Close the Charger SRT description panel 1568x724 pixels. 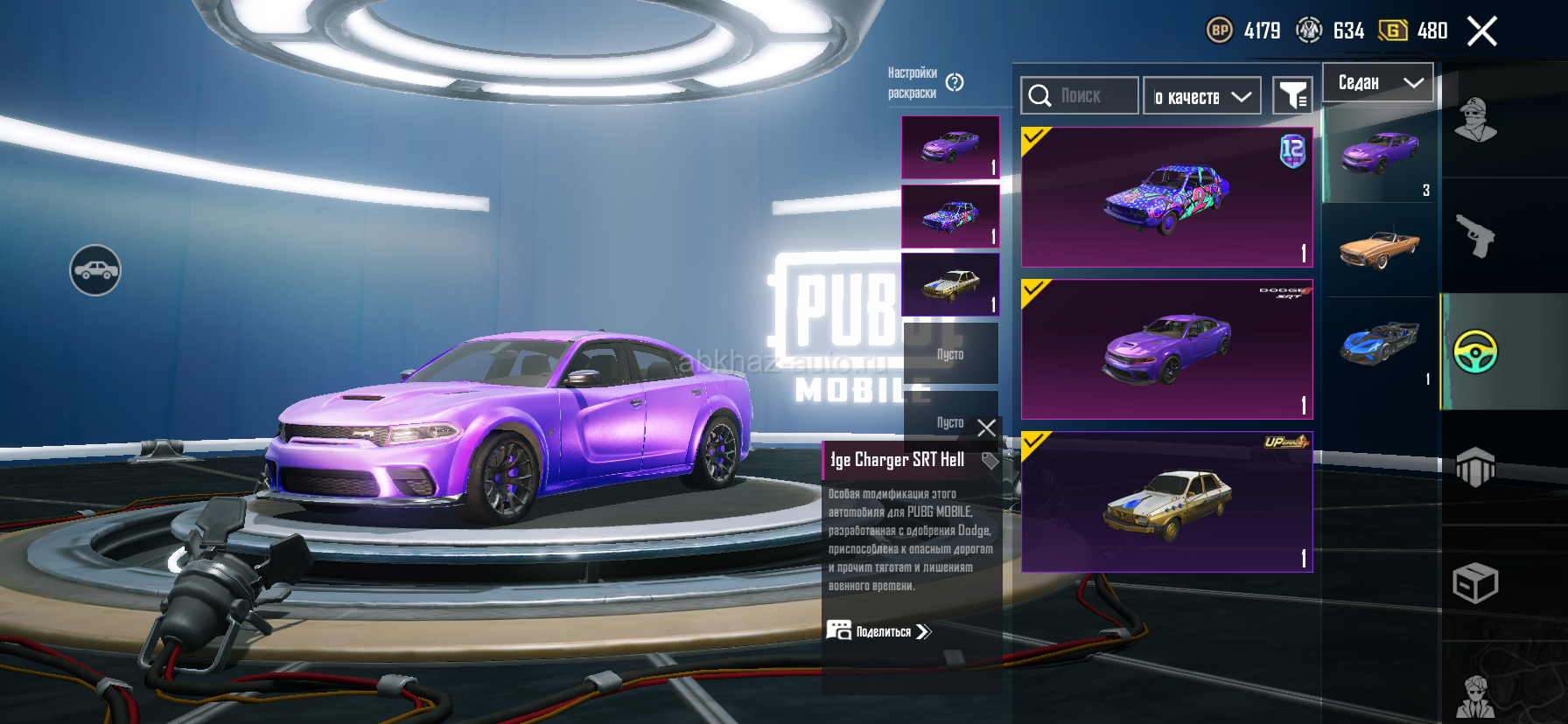[986, 428]
